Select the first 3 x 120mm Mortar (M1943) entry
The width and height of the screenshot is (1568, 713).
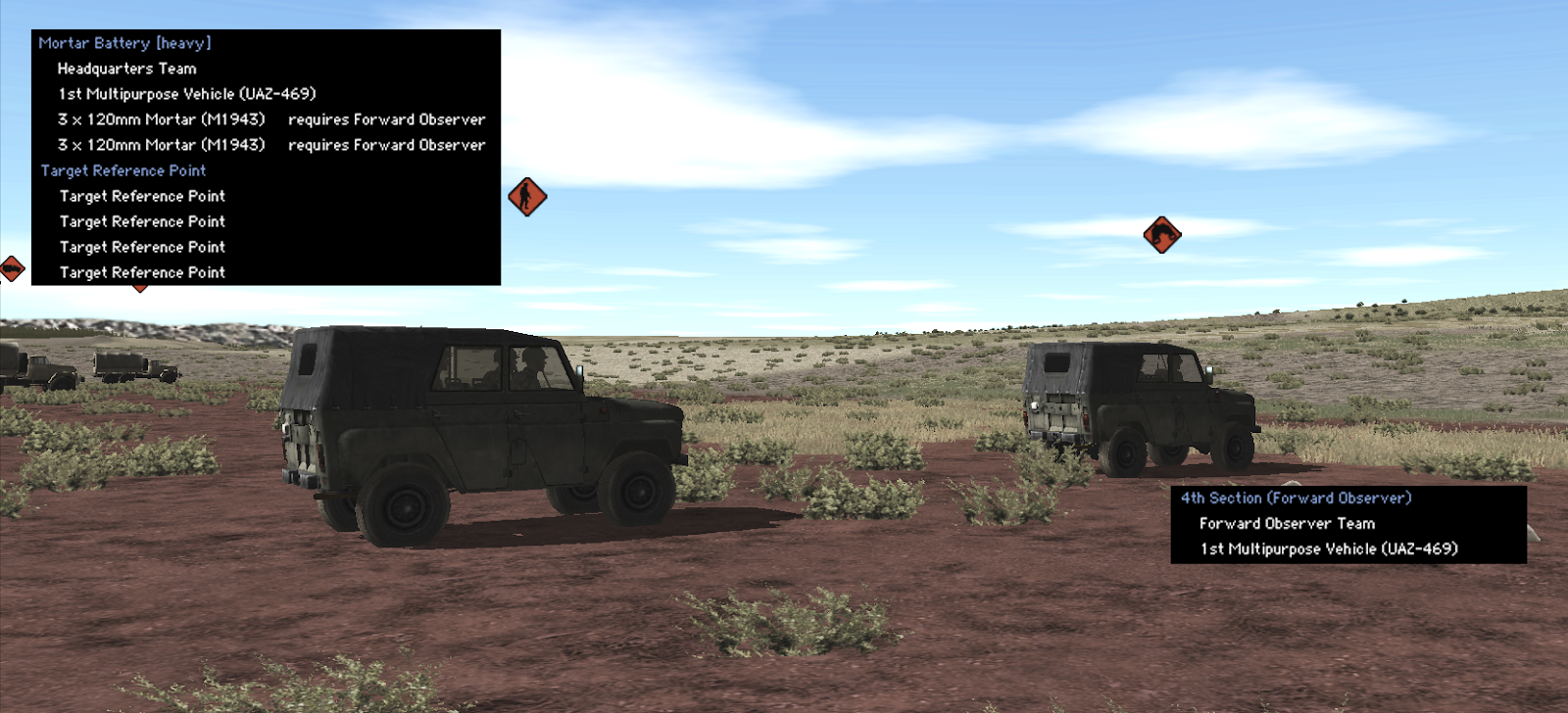162,119
